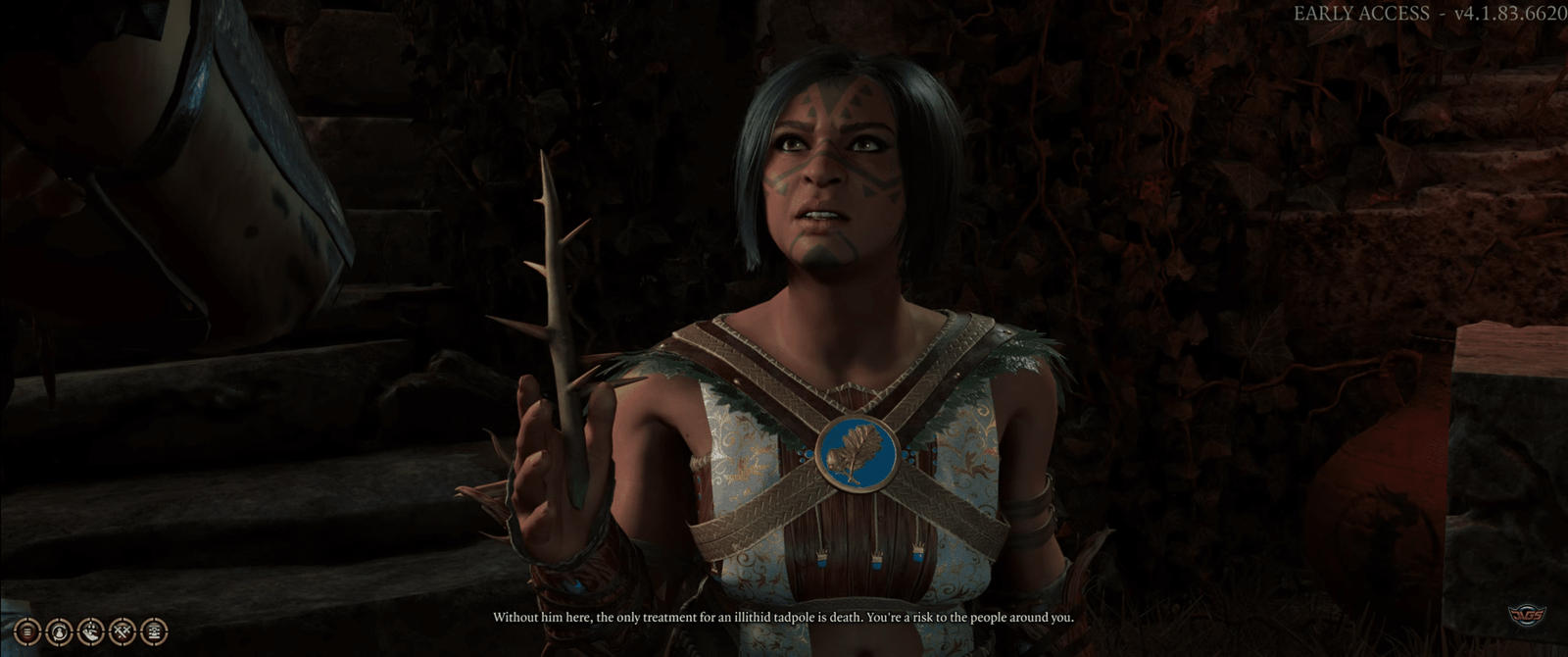Open the three-line menu button
This screenshot has height=657, width=1568.
click(26, 630)
